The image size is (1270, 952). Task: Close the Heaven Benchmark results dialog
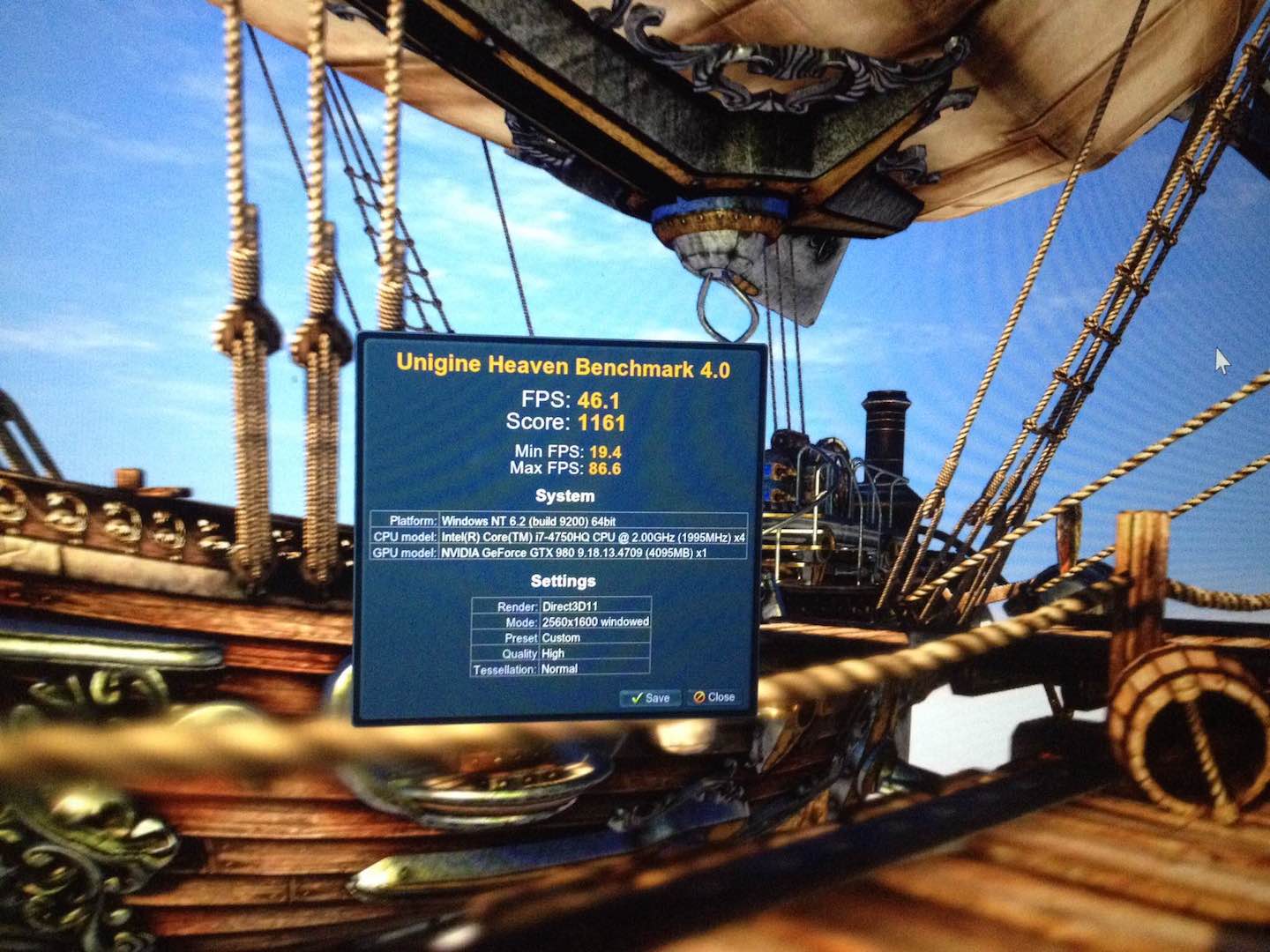(x=713, y=697)
